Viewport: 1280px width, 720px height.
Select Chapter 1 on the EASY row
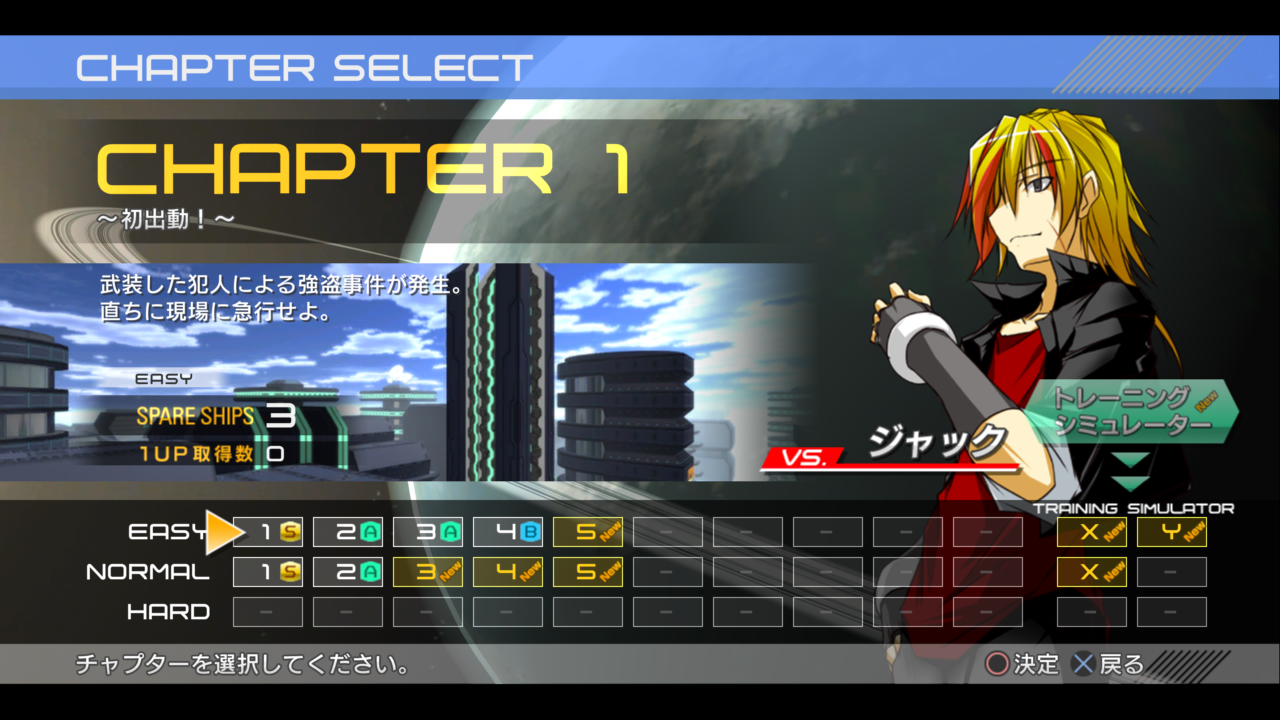click(x=267, y=532)
